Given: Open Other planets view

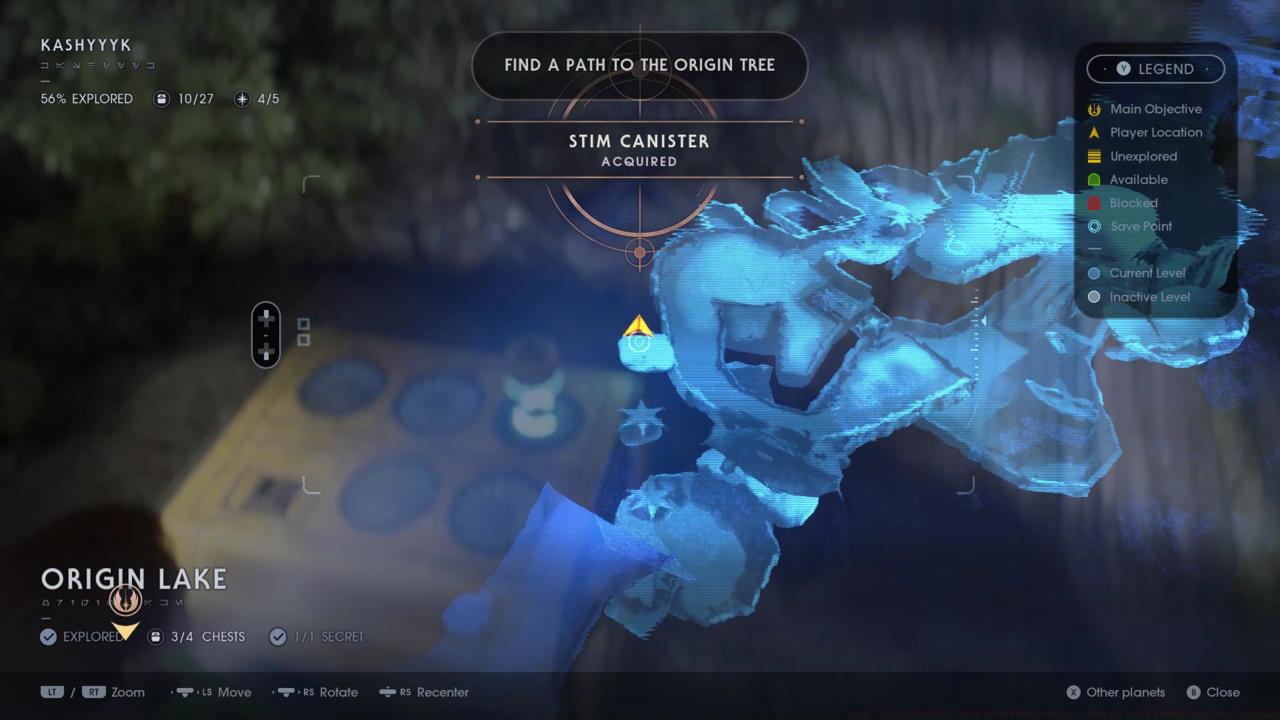Looking at the screenshot, I should (x=1116, y=692).
